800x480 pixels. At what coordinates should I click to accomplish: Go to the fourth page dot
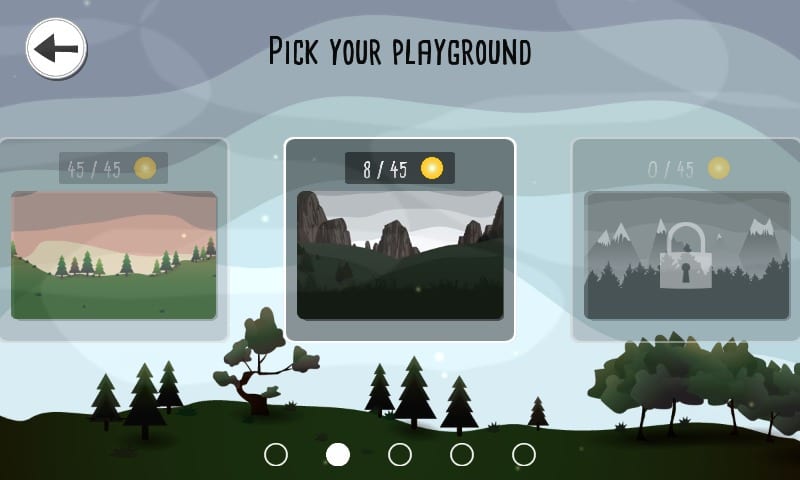[462, 454]
